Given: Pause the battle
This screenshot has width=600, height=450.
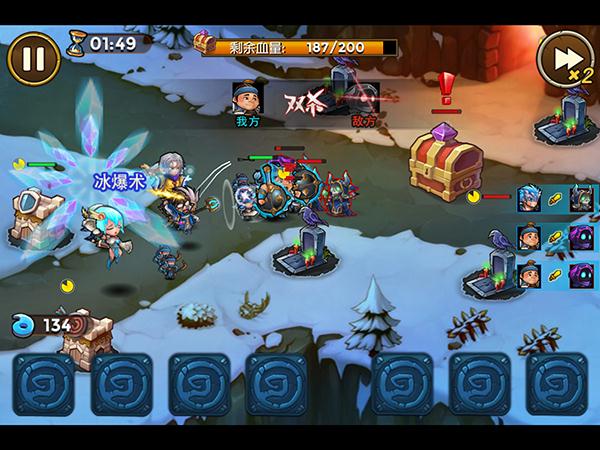Looking at the screenshot, I should [x=33, y=57].
